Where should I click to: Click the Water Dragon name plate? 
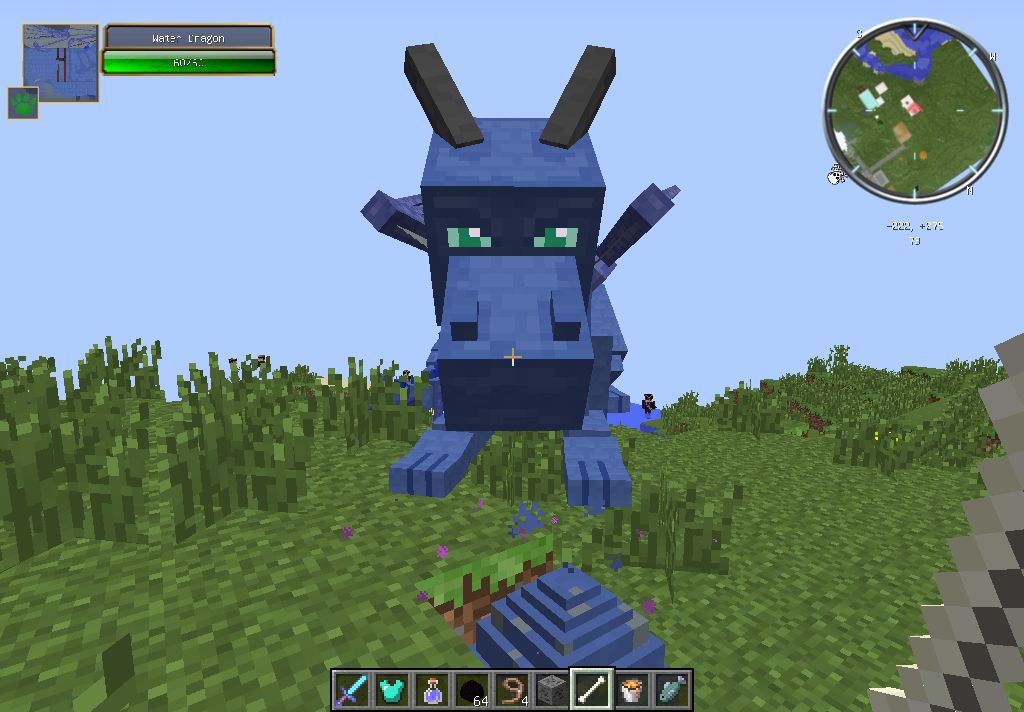pos(188,38)
